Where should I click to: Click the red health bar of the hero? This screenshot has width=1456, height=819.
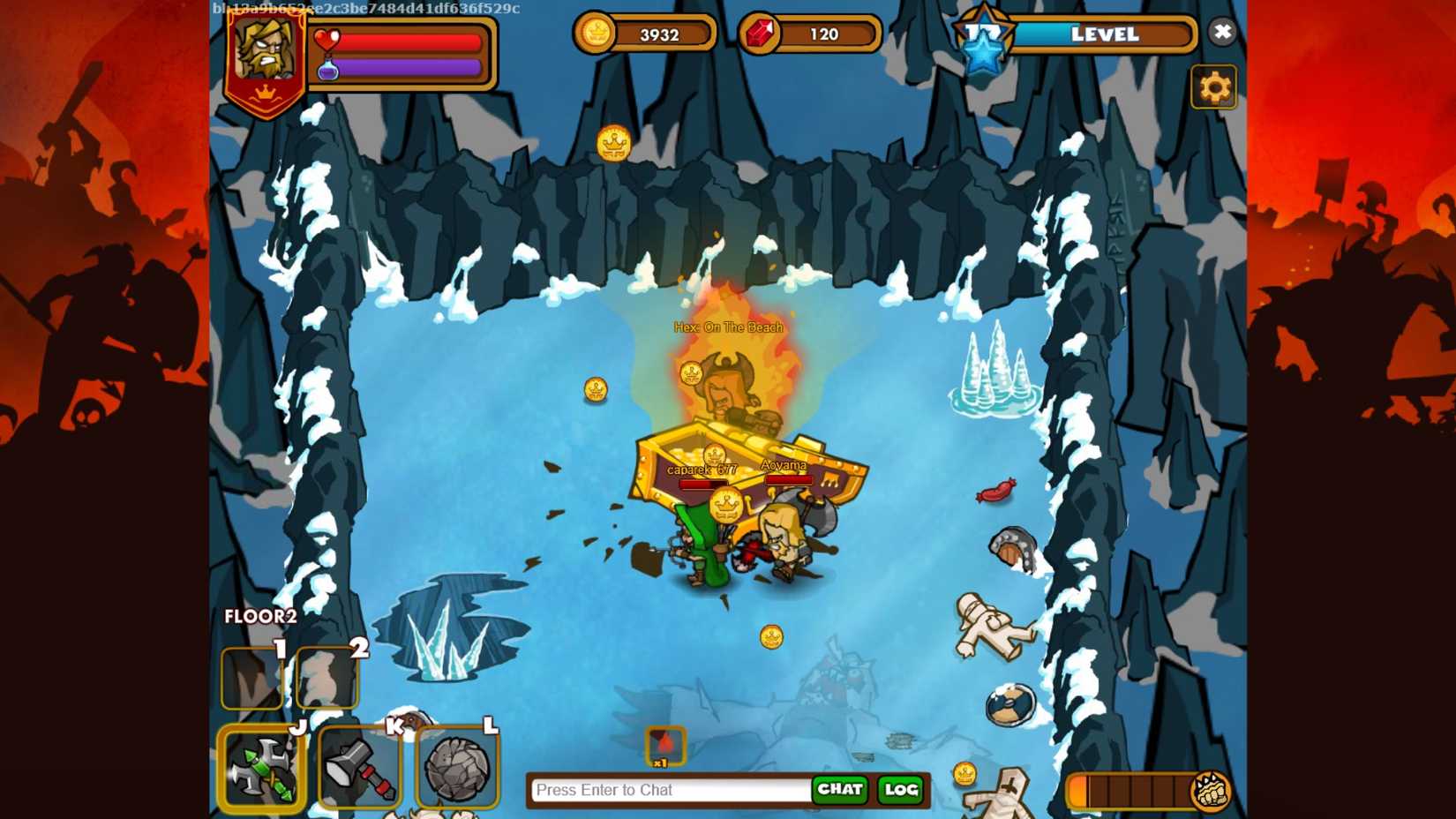click(410, 41)
